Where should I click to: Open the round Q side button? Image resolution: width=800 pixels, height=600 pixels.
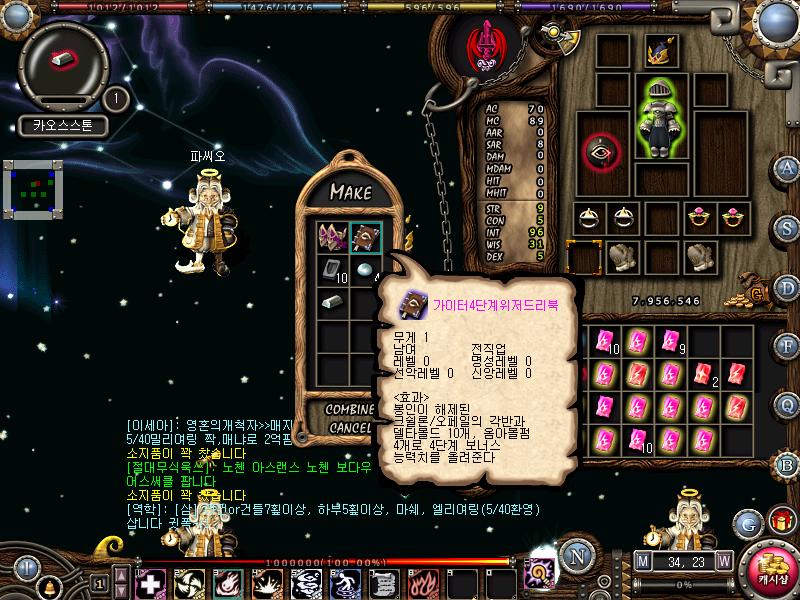coord(788,404)
